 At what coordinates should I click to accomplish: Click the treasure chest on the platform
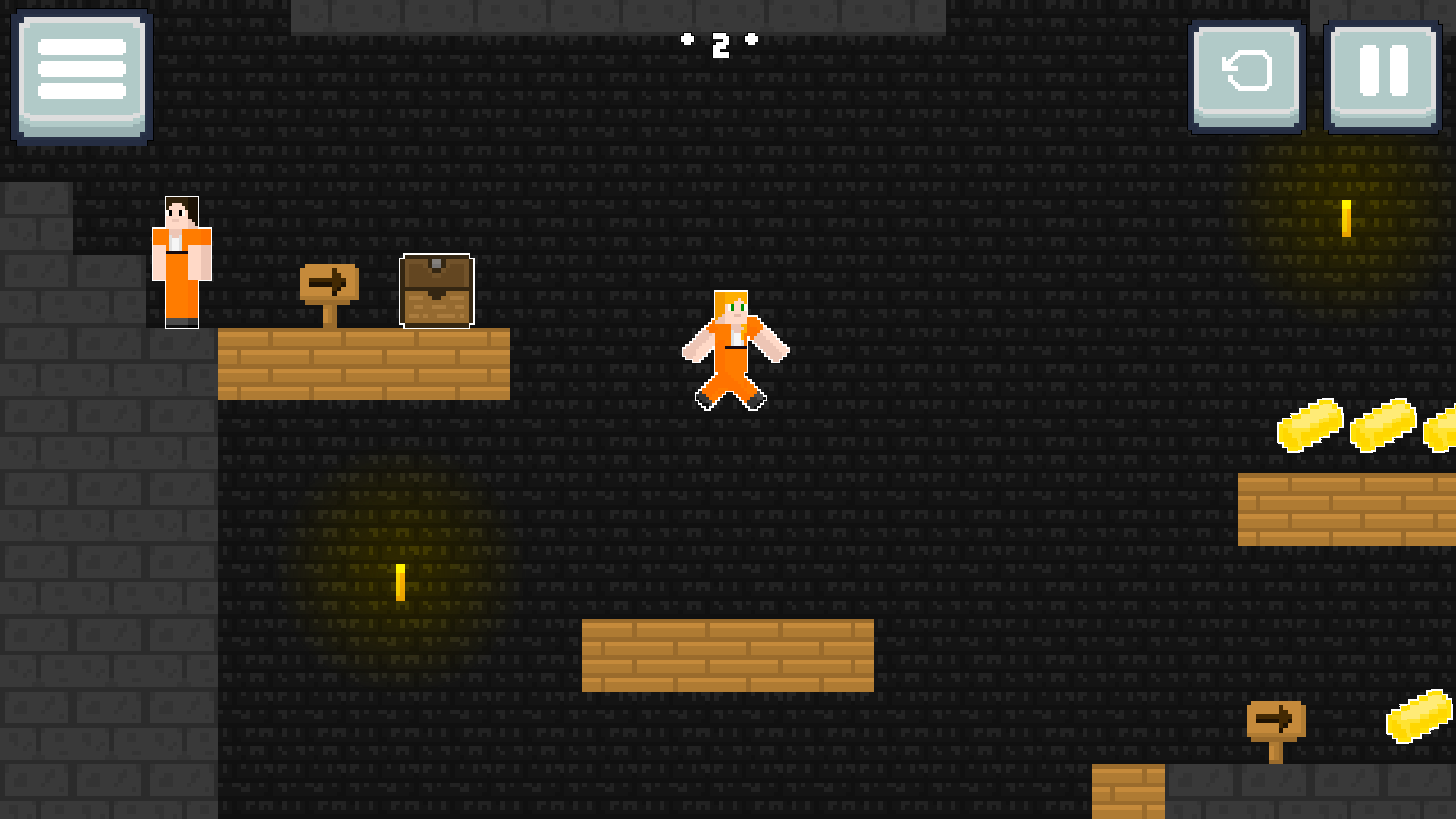(x=435, y=292)
